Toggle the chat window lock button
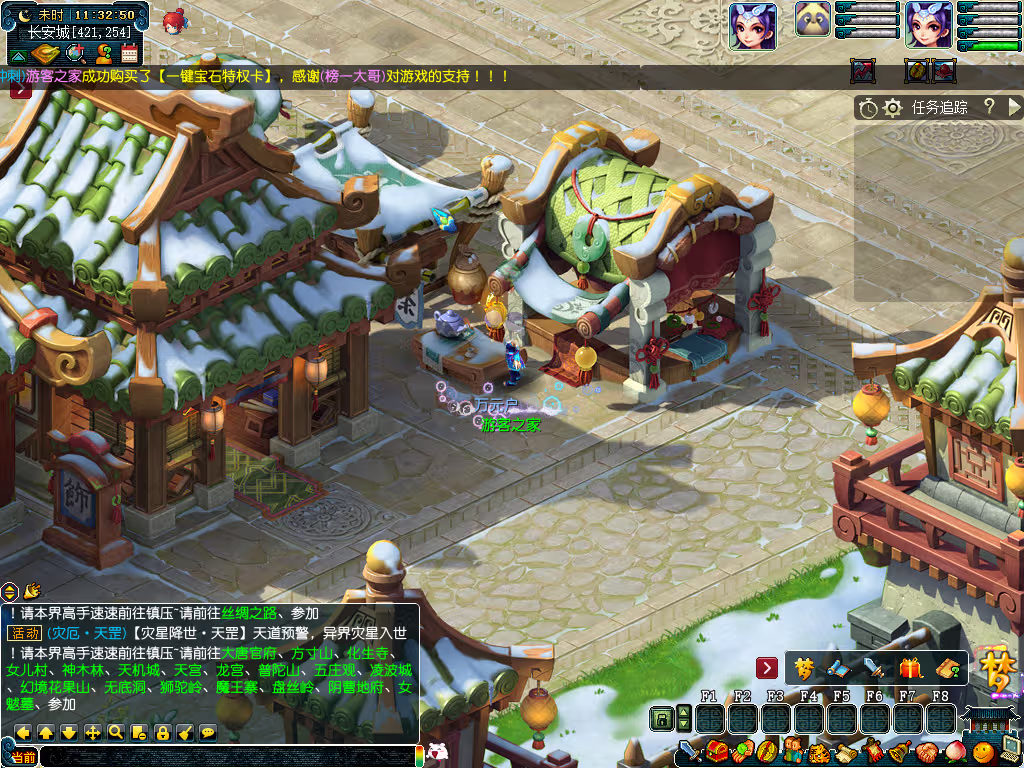1024x768 pixels. coord(162,732)
